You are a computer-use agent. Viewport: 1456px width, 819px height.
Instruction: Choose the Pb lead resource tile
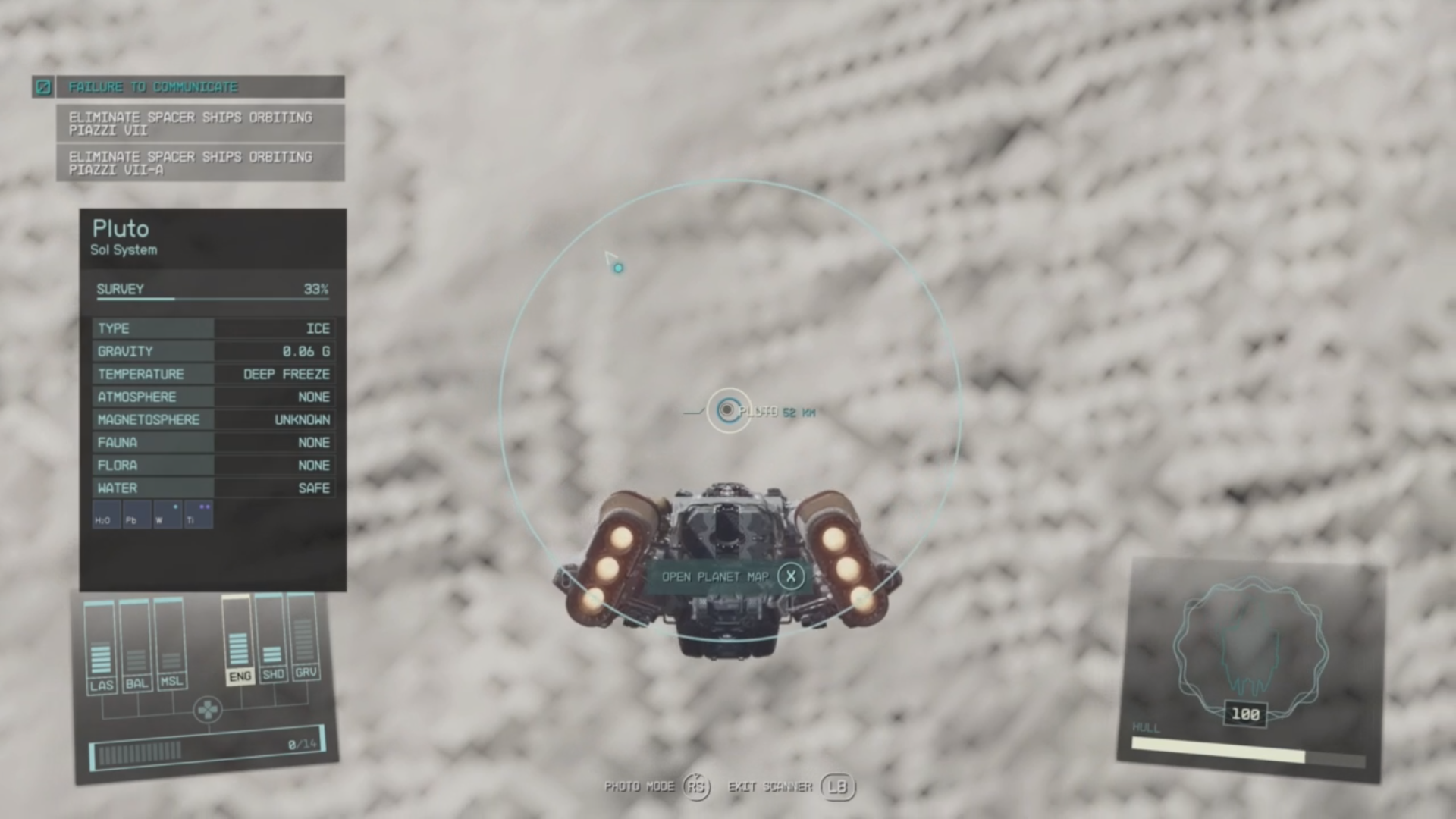(x=136, y=515)
